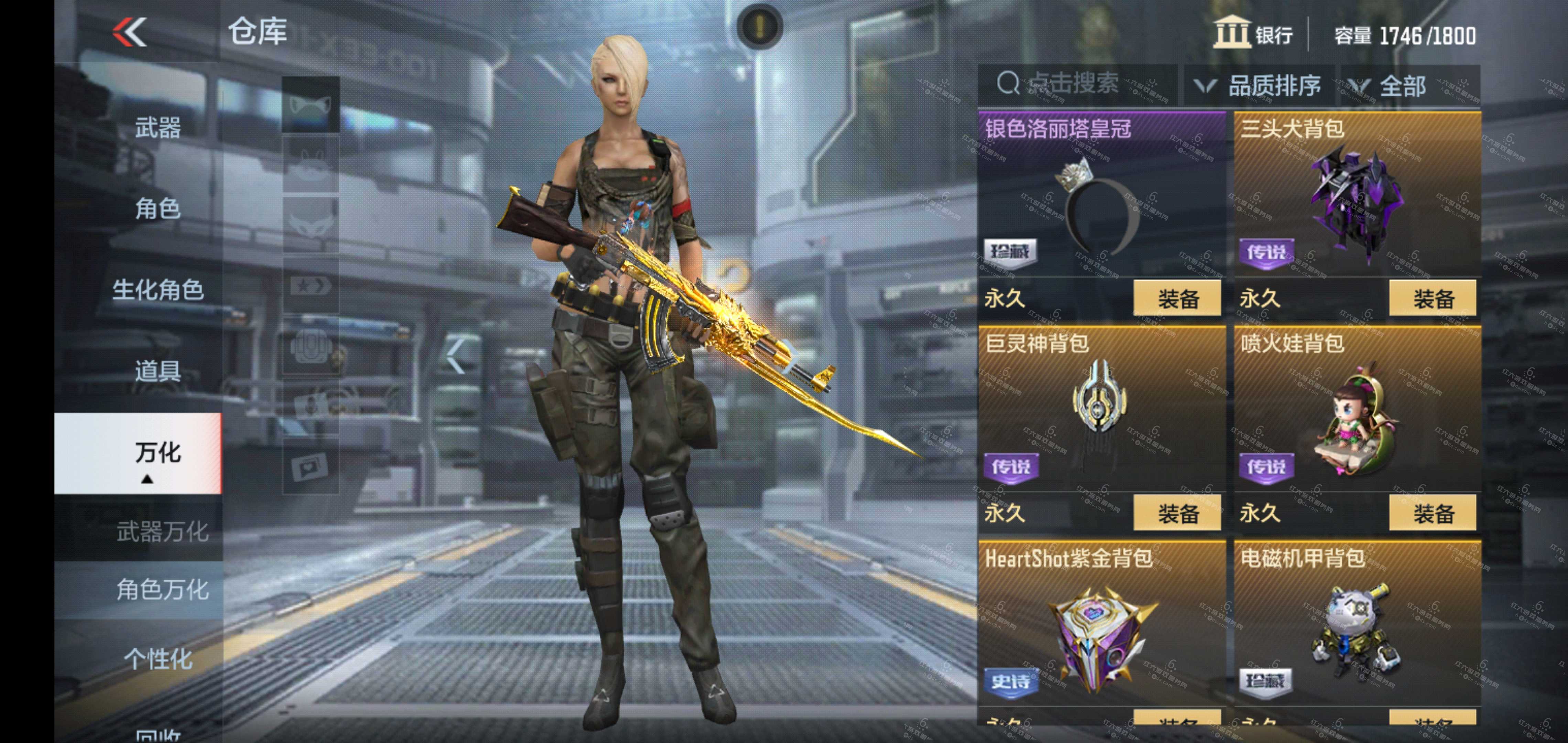Viewport: 1568px width, 743px height.
Task: Click the 点击搜索 search field
Action: click(x=1074, y=84)
